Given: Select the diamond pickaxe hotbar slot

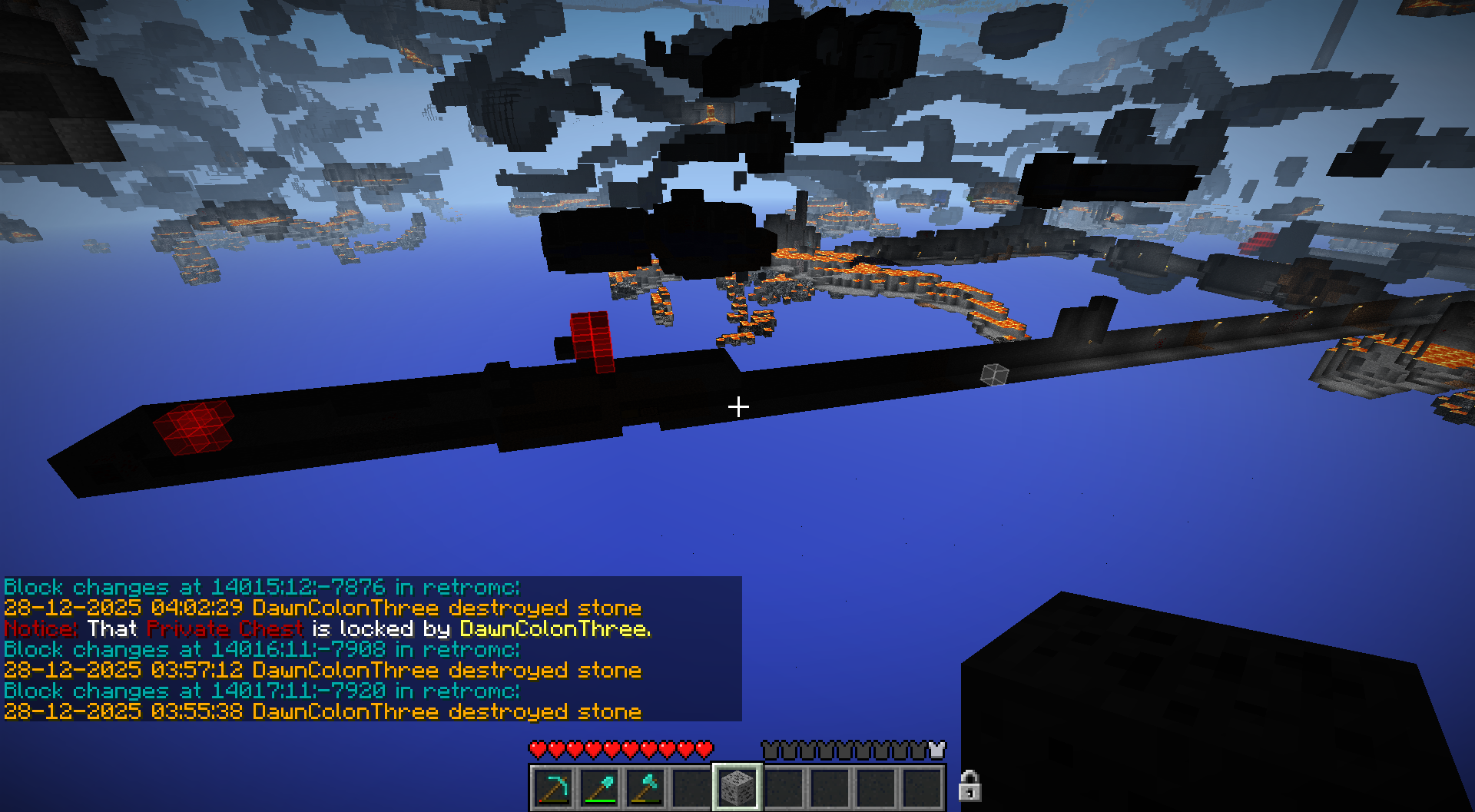Looking at the screenshot, I should pos(554,787).
